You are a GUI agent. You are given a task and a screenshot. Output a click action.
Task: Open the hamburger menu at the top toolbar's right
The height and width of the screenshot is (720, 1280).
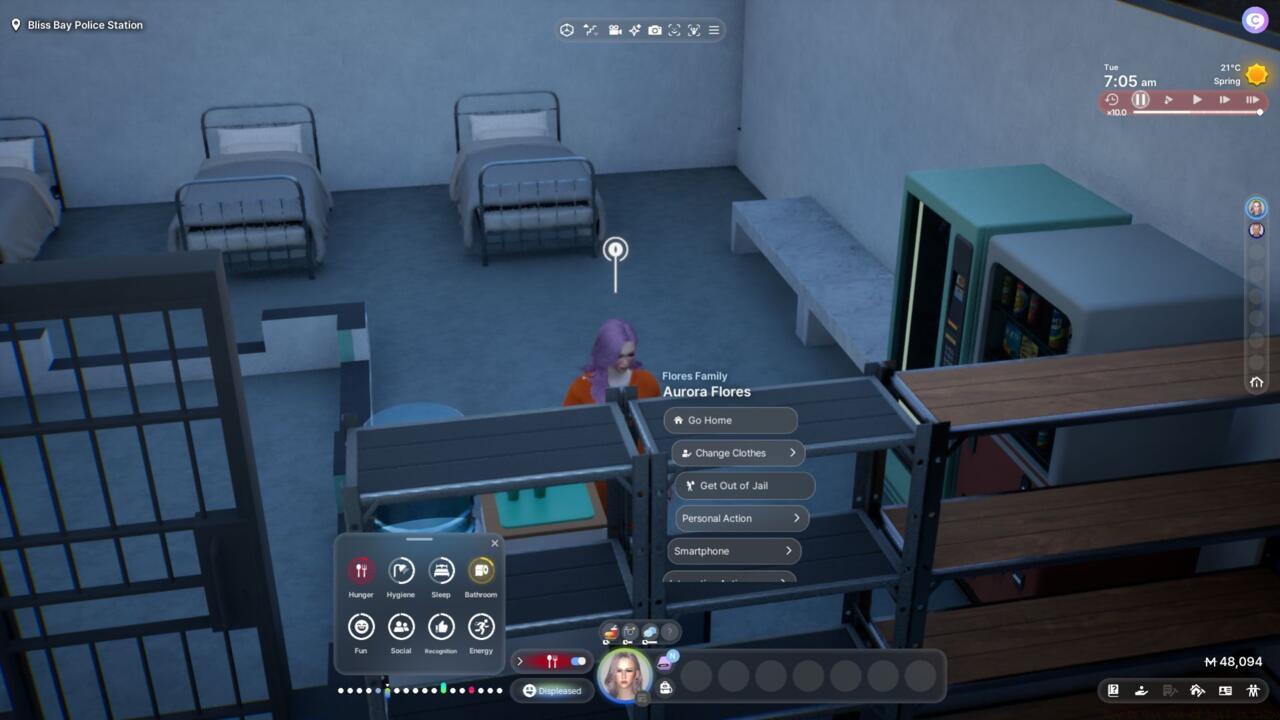pyautogui.click(x=713, y=30)
